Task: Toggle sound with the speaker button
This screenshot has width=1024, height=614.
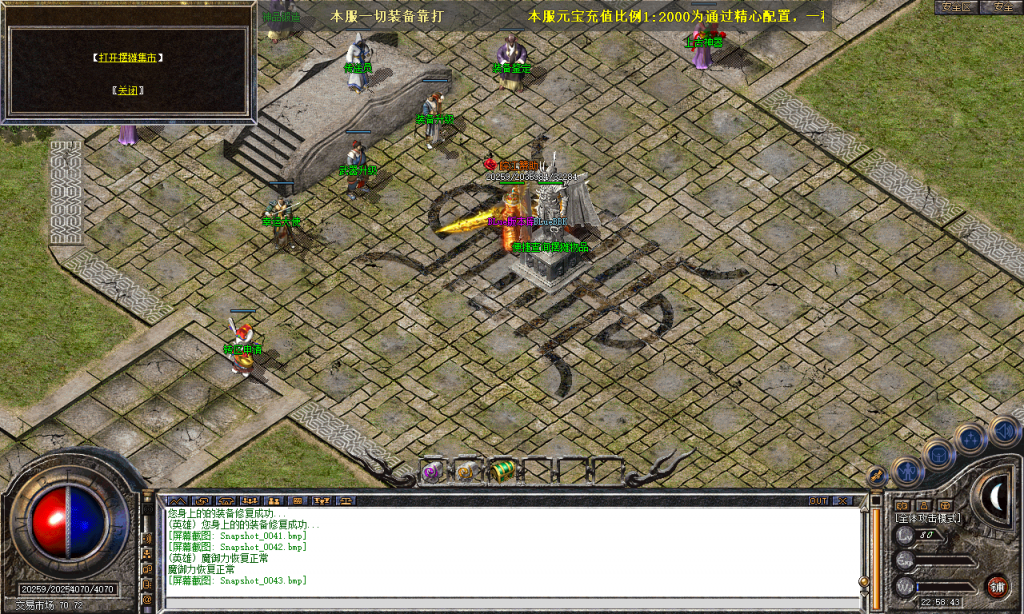Action: (x=1003, y=430)
